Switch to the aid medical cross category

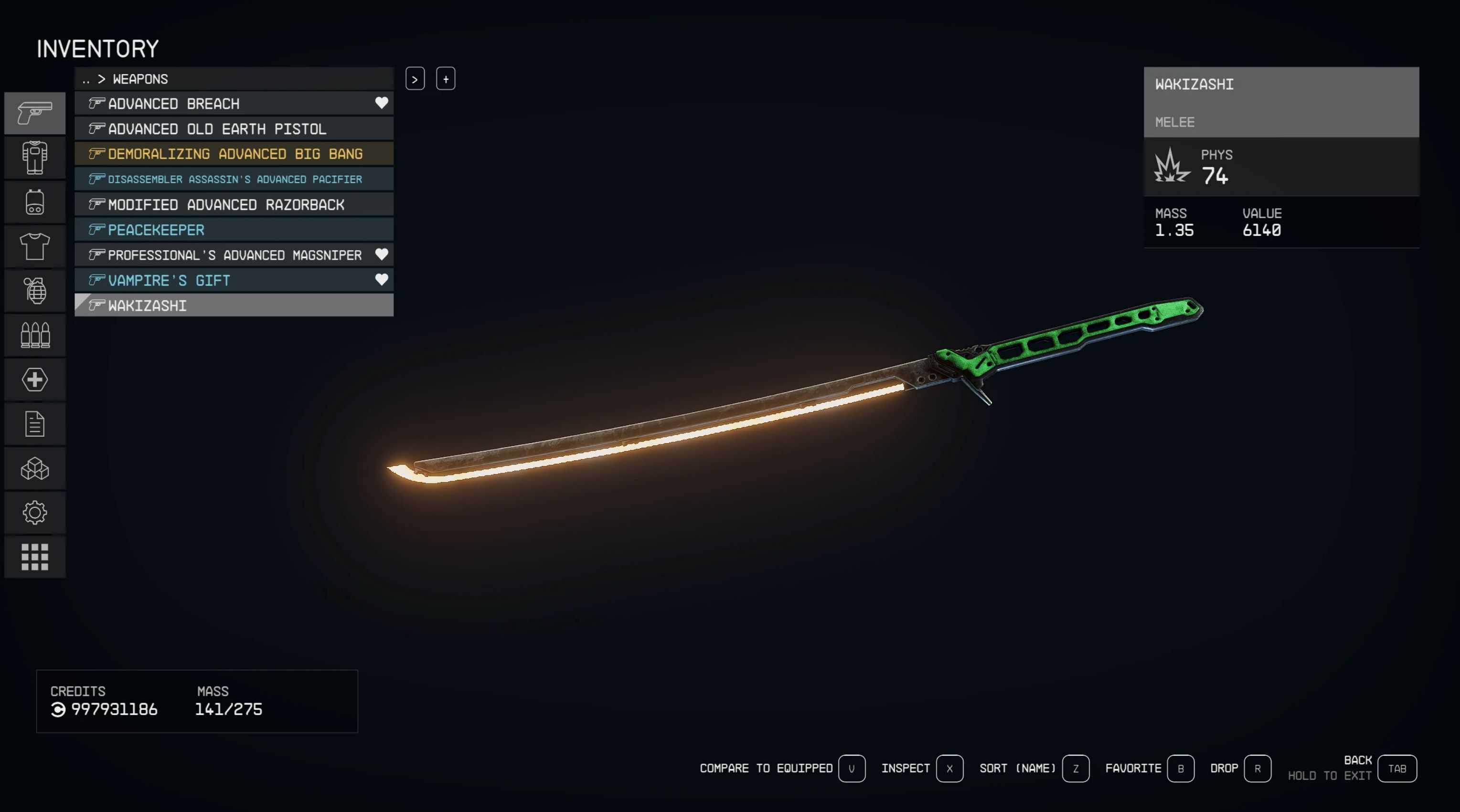coord(34,380)
